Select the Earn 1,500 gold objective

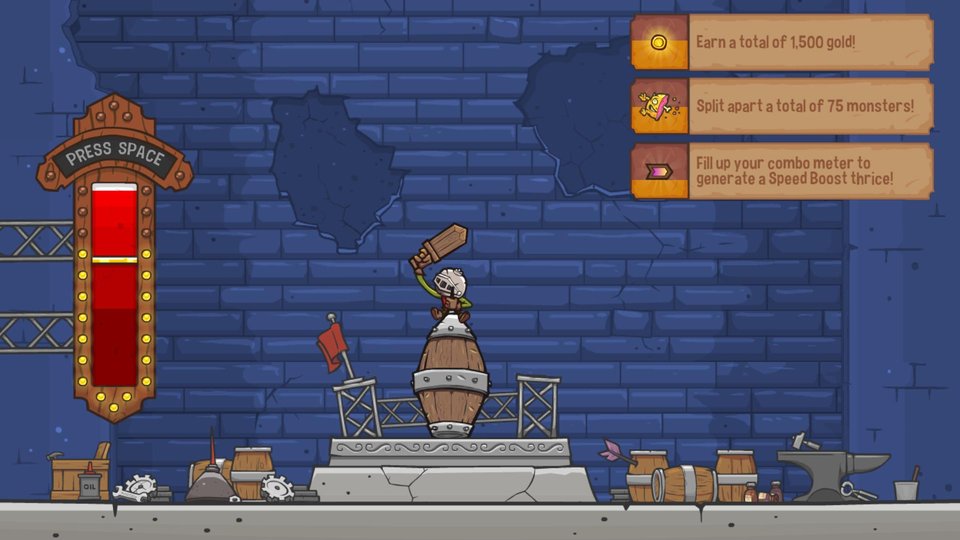(781, 43)
